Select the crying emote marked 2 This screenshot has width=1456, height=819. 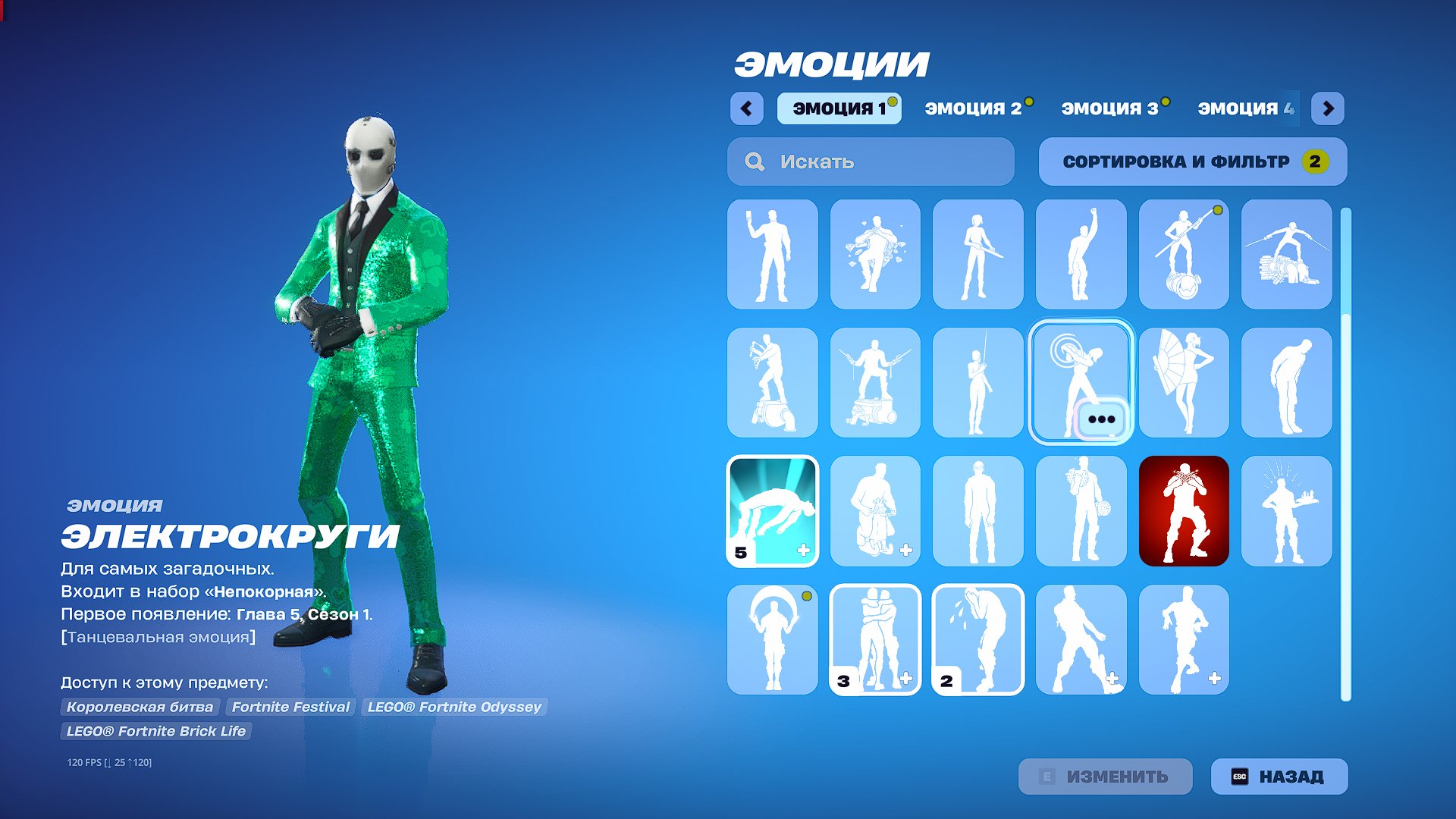click(x=977, y=639)
